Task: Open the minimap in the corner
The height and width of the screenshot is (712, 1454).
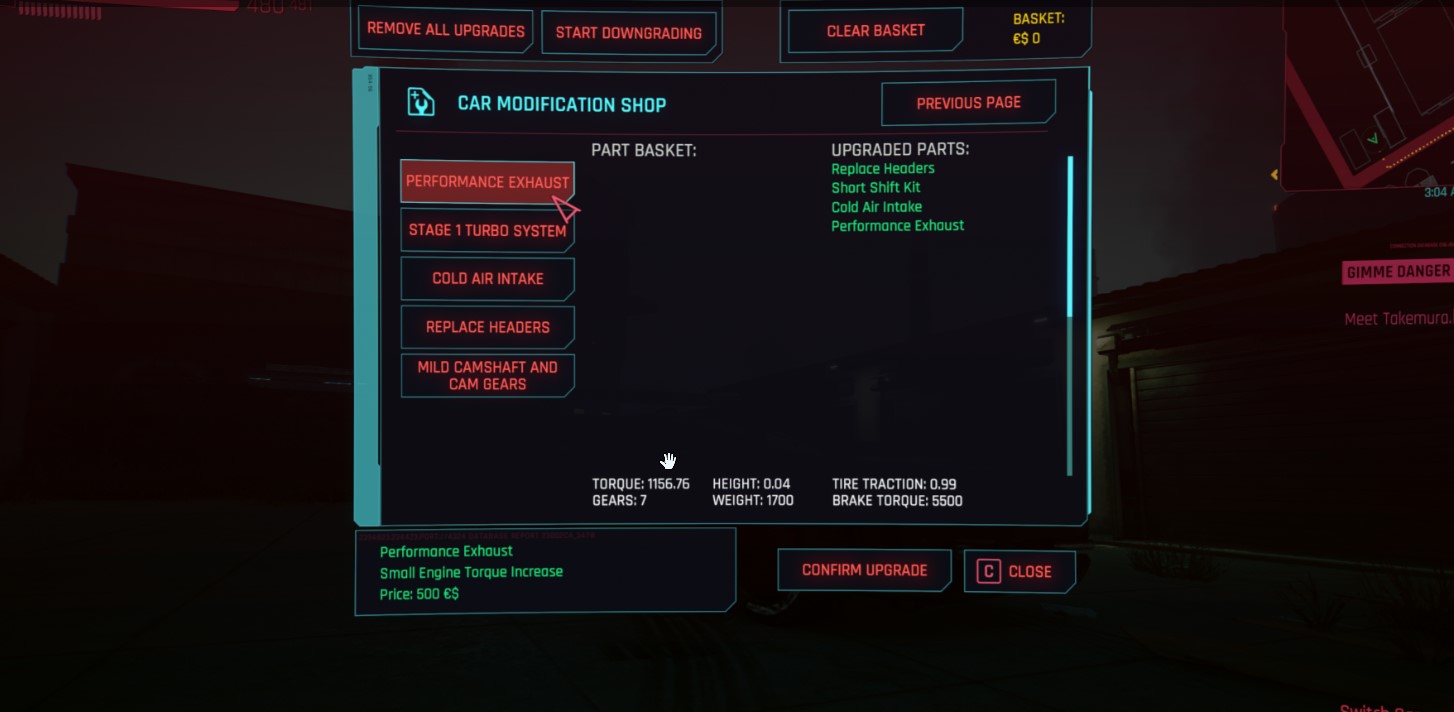Action: coord(1370,95)
